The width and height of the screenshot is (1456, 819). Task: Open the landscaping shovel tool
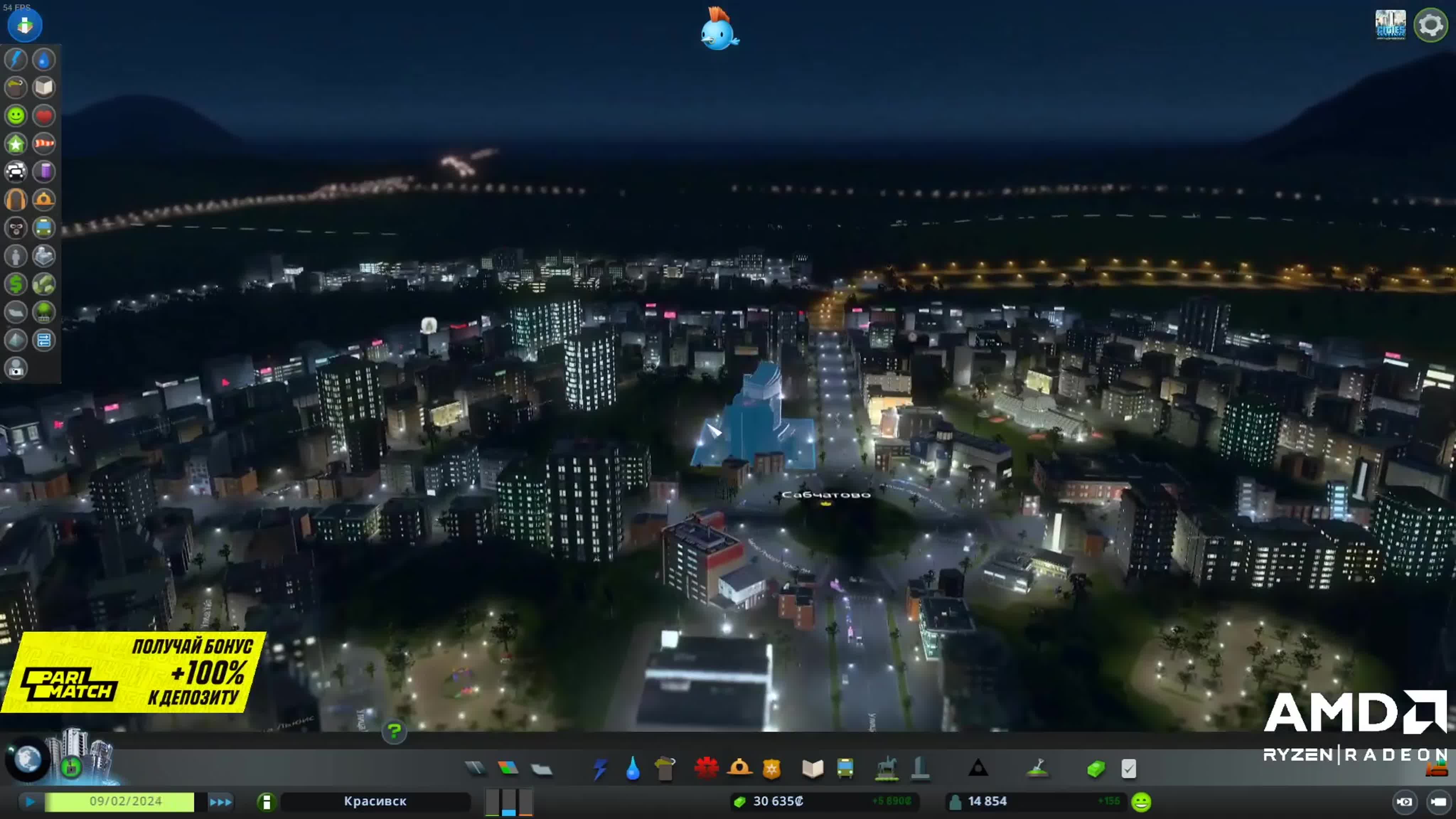tap(1038, 768)
